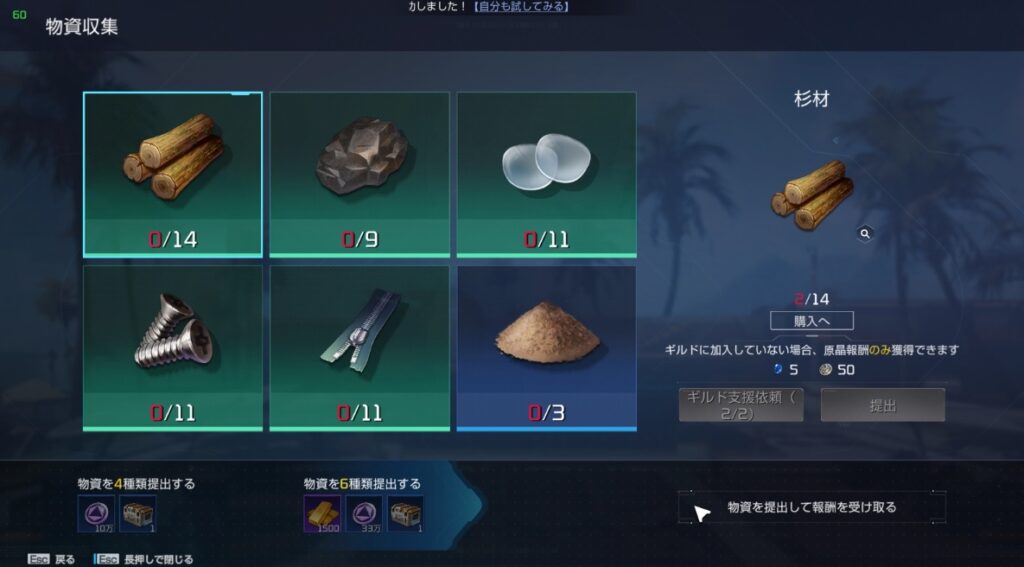Claim rewards via 物資を提出して報酬を受け取る
This screenshot has width=1024, height=567.
click(x=812, y=507)
